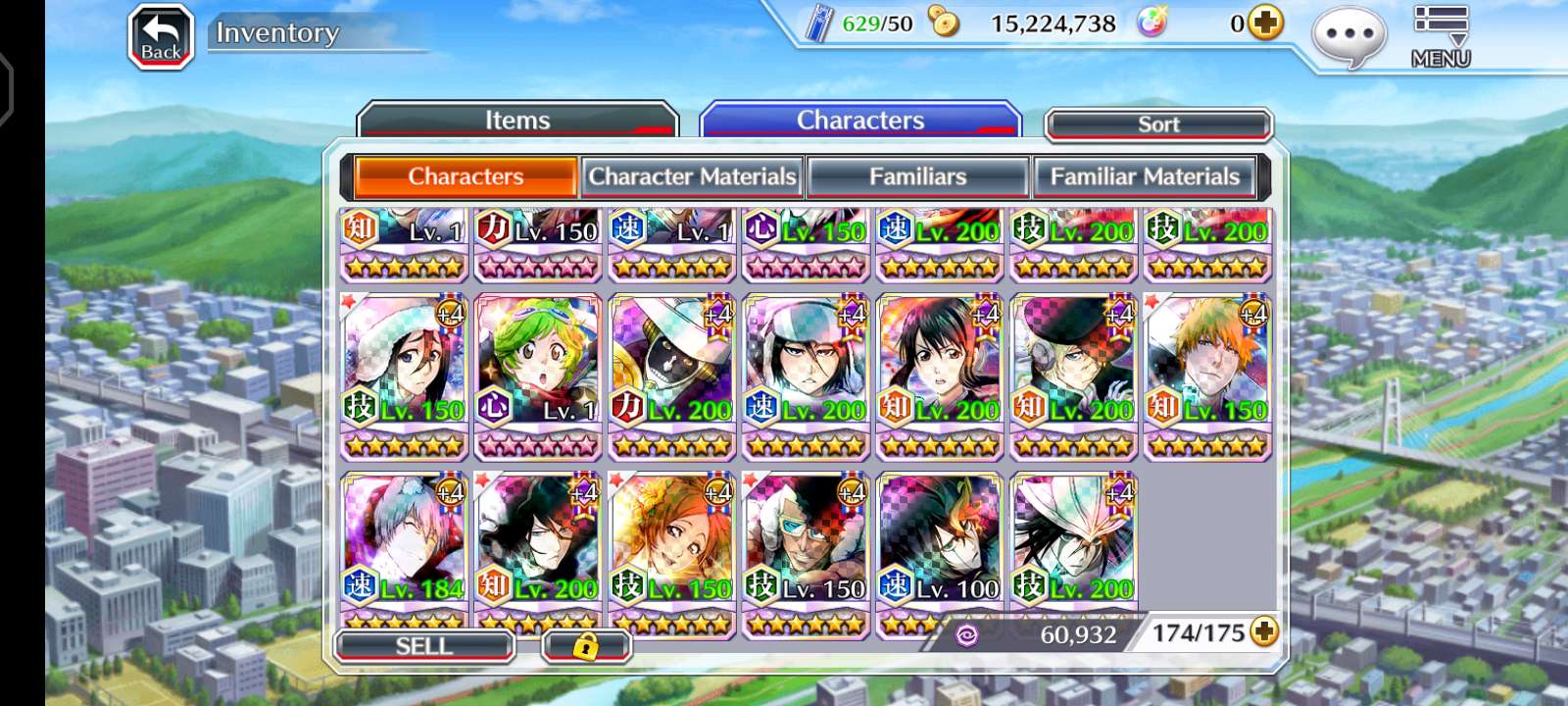
Task: Select the Lv. 184 pink-haired character card
Action: (404, 542)
